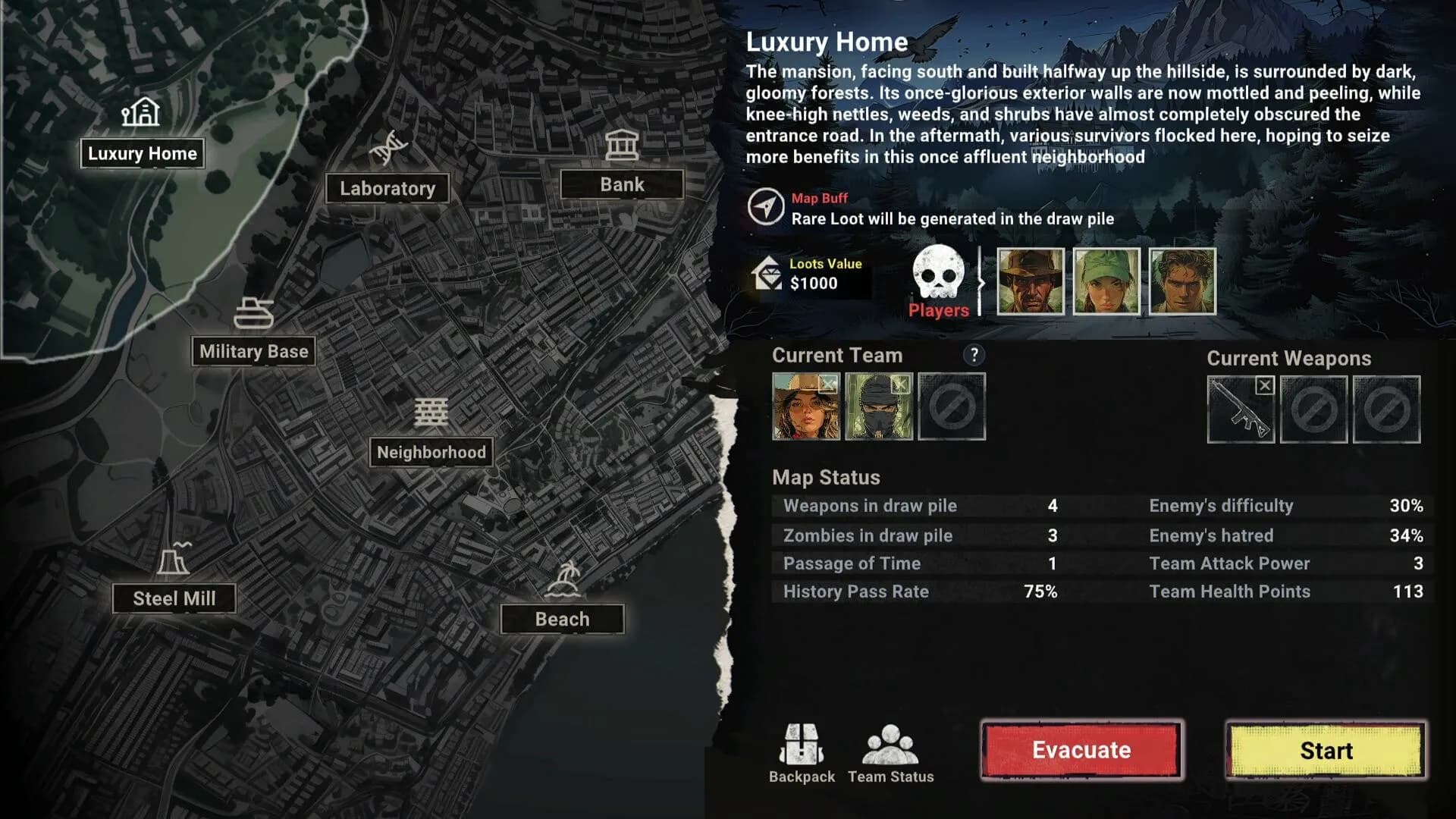Remove the cowgirl from the Current Team
The width and height of the screenshot is (1456, 819).
829,384
